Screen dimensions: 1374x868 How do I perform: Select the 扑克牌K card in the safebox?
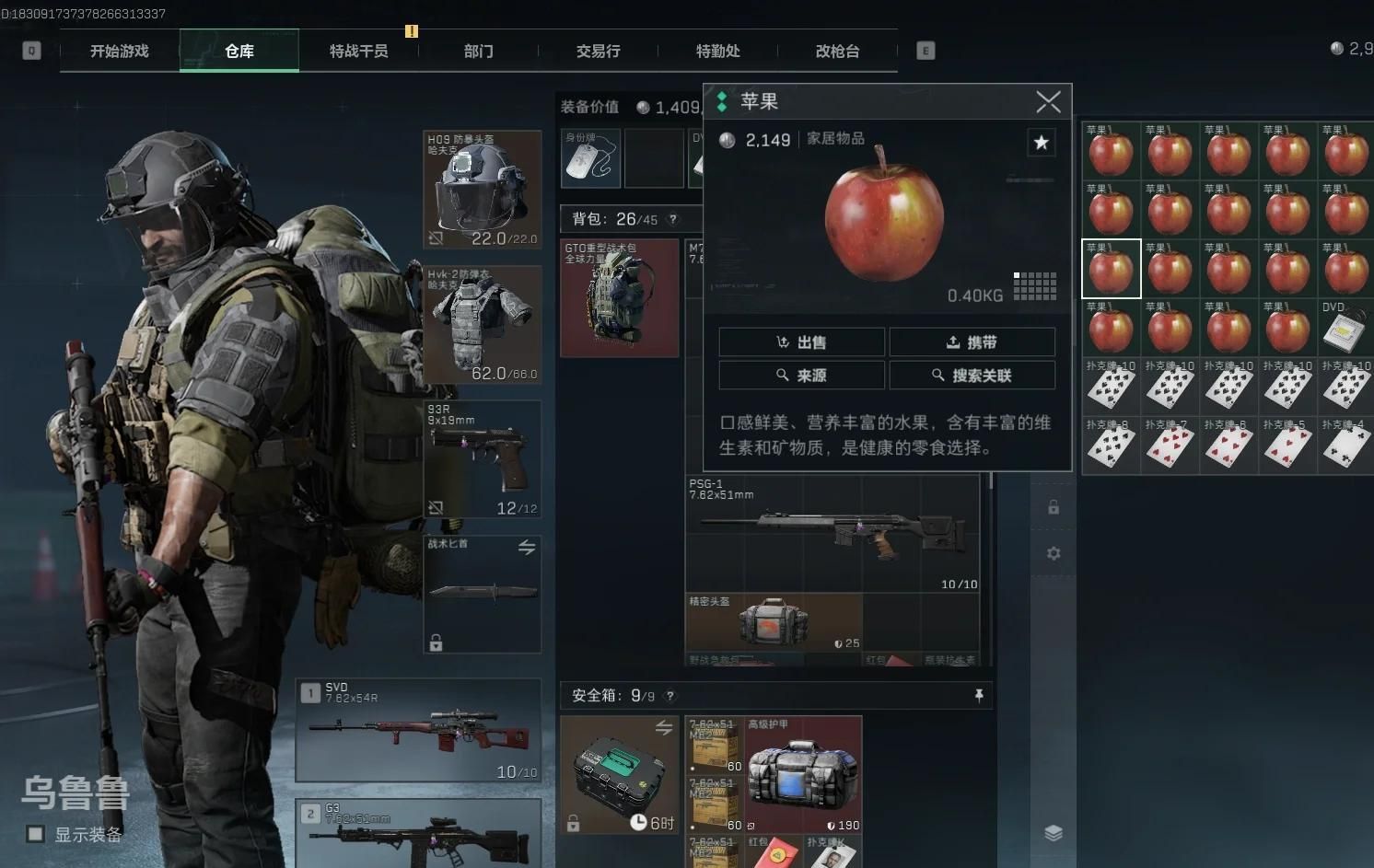832,854
